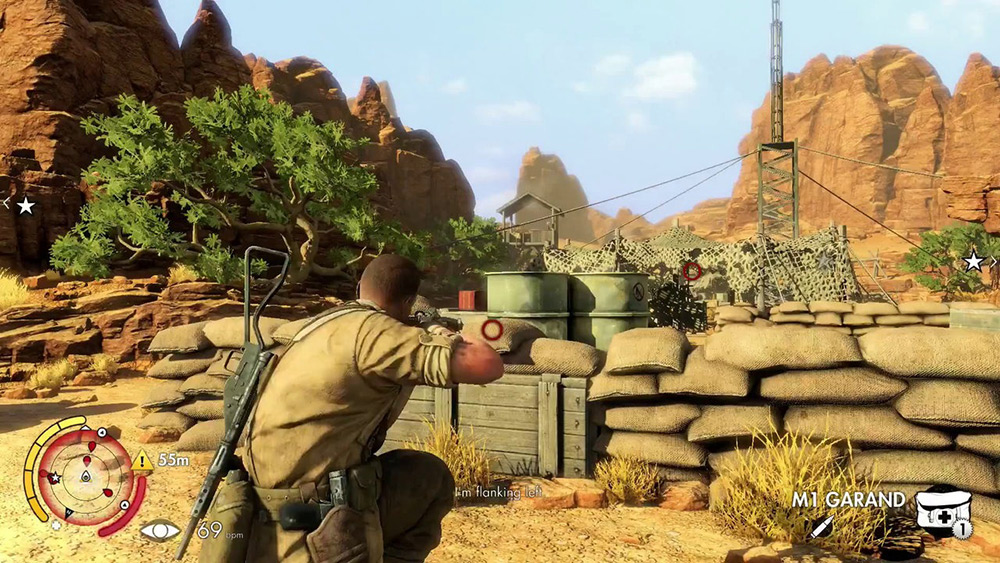Select the white star marker at left edge
The width and height of the screenshot is (1000, 563).
pos(26,205)
